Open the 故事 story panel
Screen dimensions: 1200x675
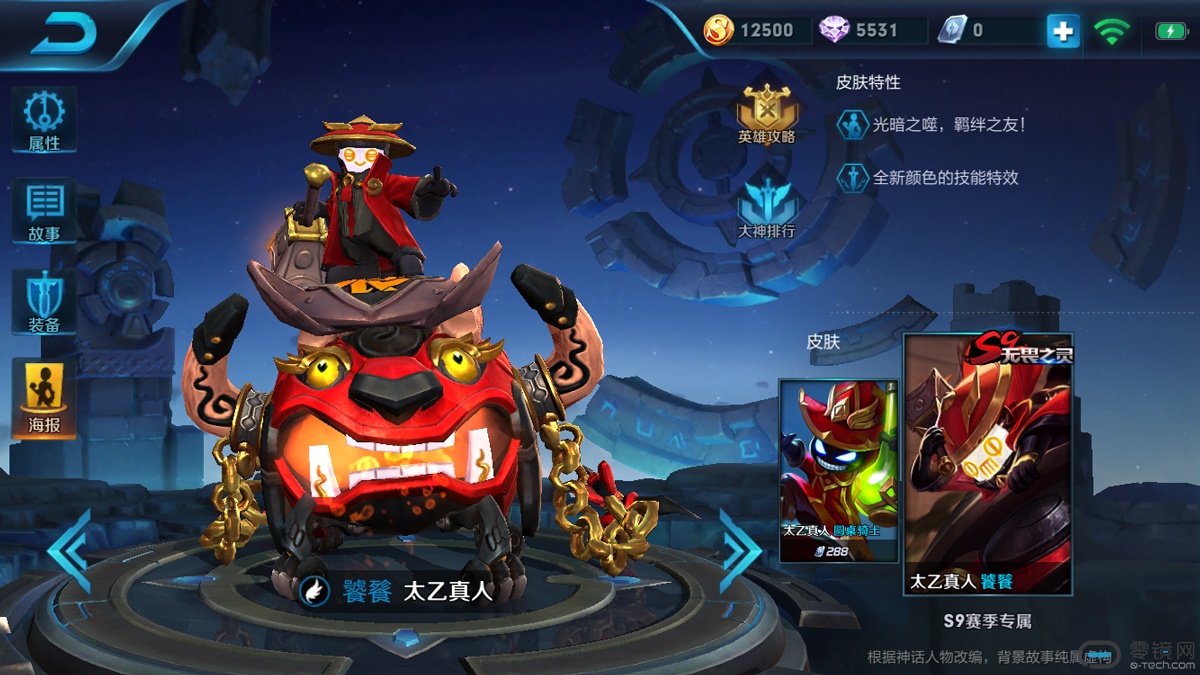[x=44, y=211]
